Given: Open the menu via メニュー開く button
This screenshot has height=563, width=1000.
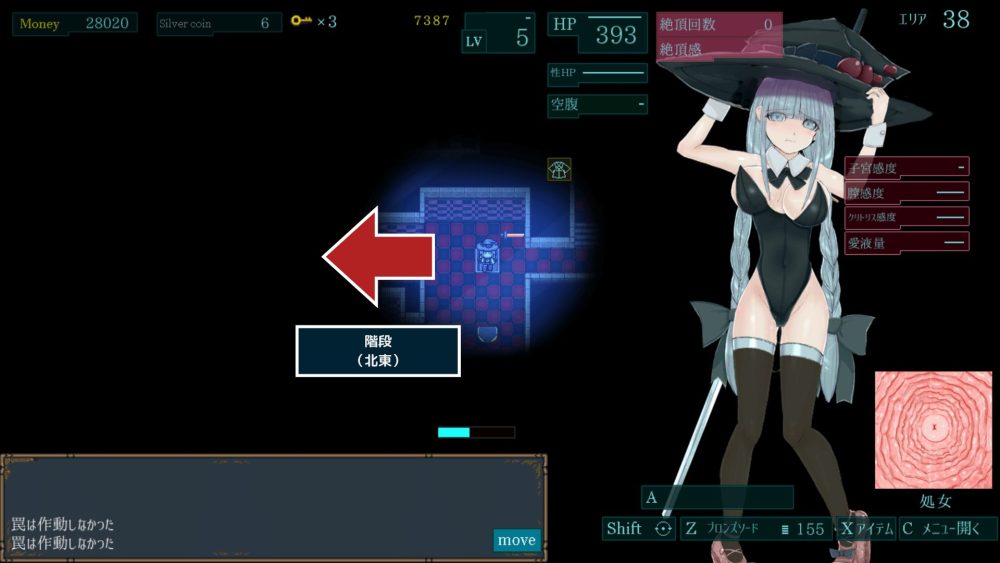Looking at the screenshot, I should coord(948,529).
